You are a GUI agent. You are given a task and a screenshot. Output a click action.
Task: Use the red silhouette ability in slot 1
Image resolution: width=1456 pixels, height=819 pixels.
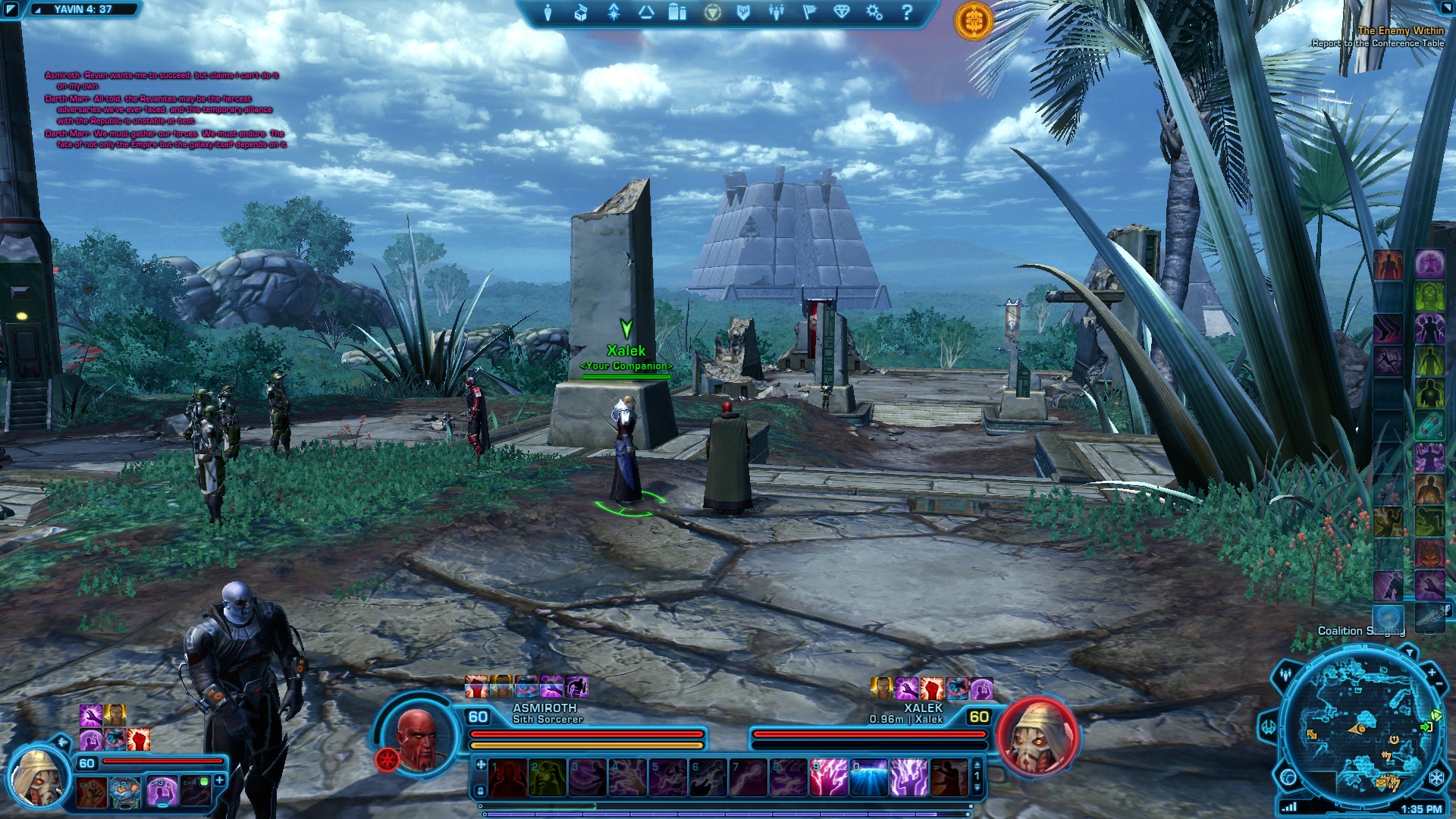[x=508, y=778]
